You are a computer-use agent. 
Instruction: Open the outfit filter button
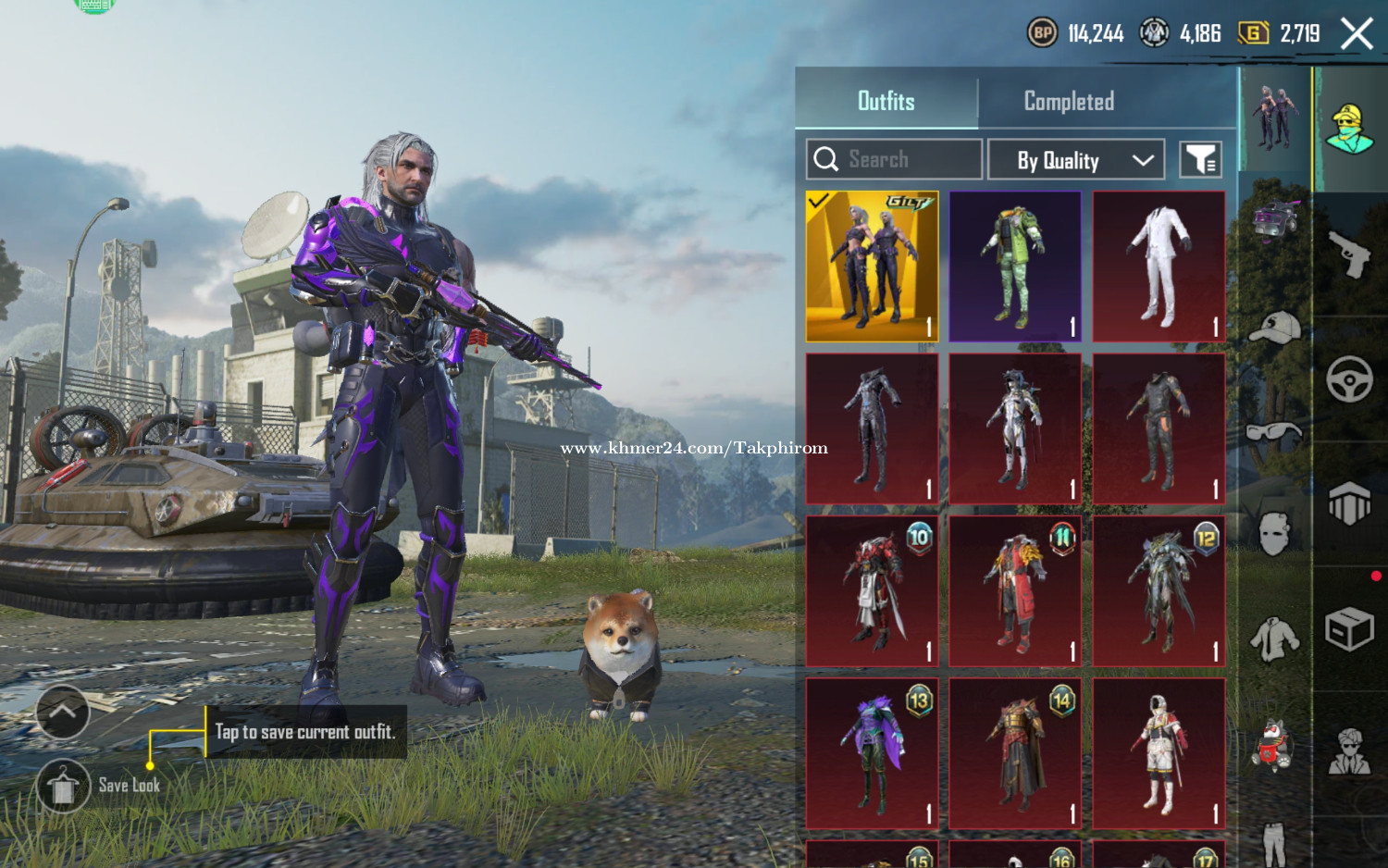1200,160
